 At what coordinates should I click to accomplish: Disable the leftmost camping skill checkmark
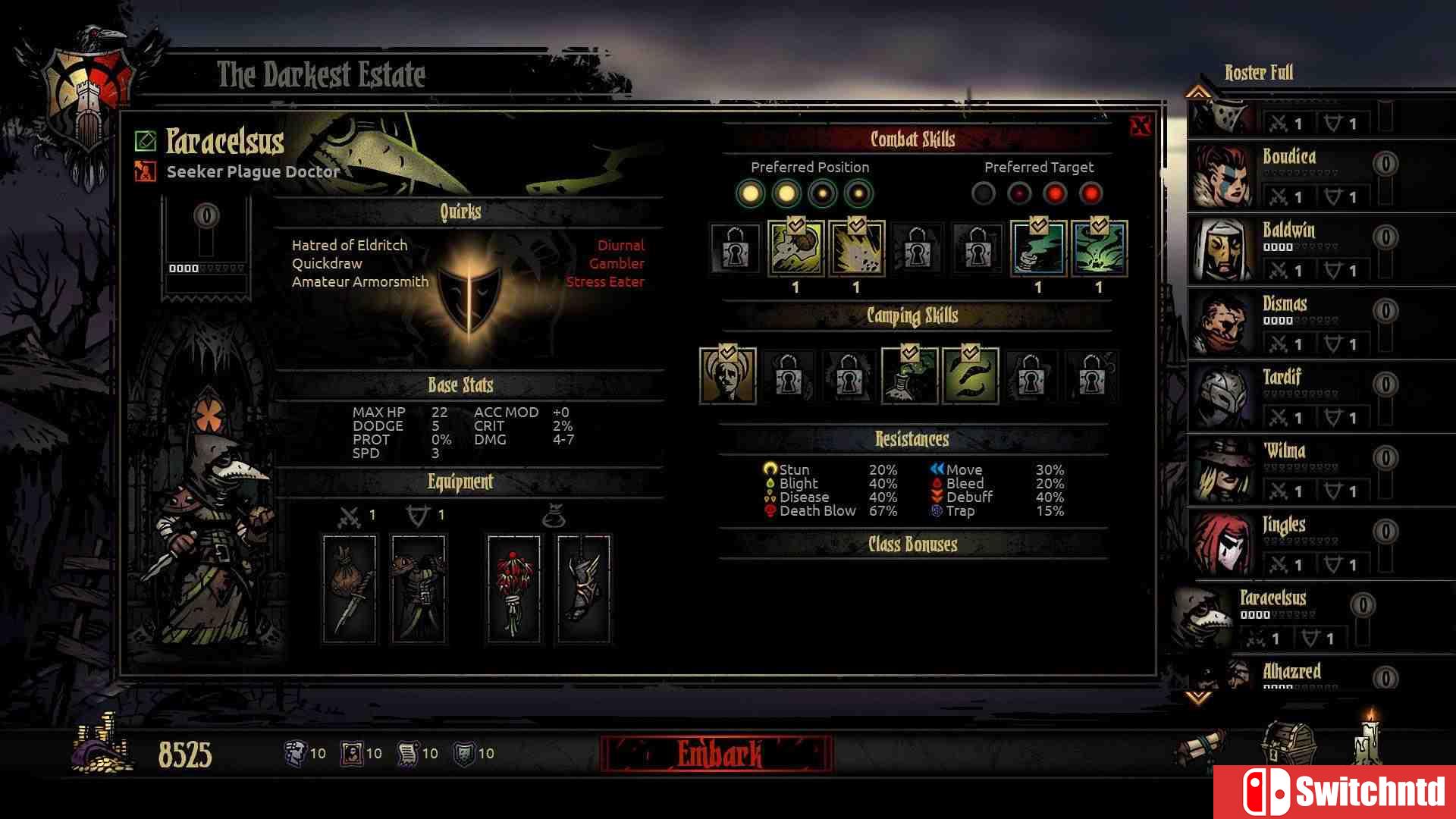[x=726, y=350]
